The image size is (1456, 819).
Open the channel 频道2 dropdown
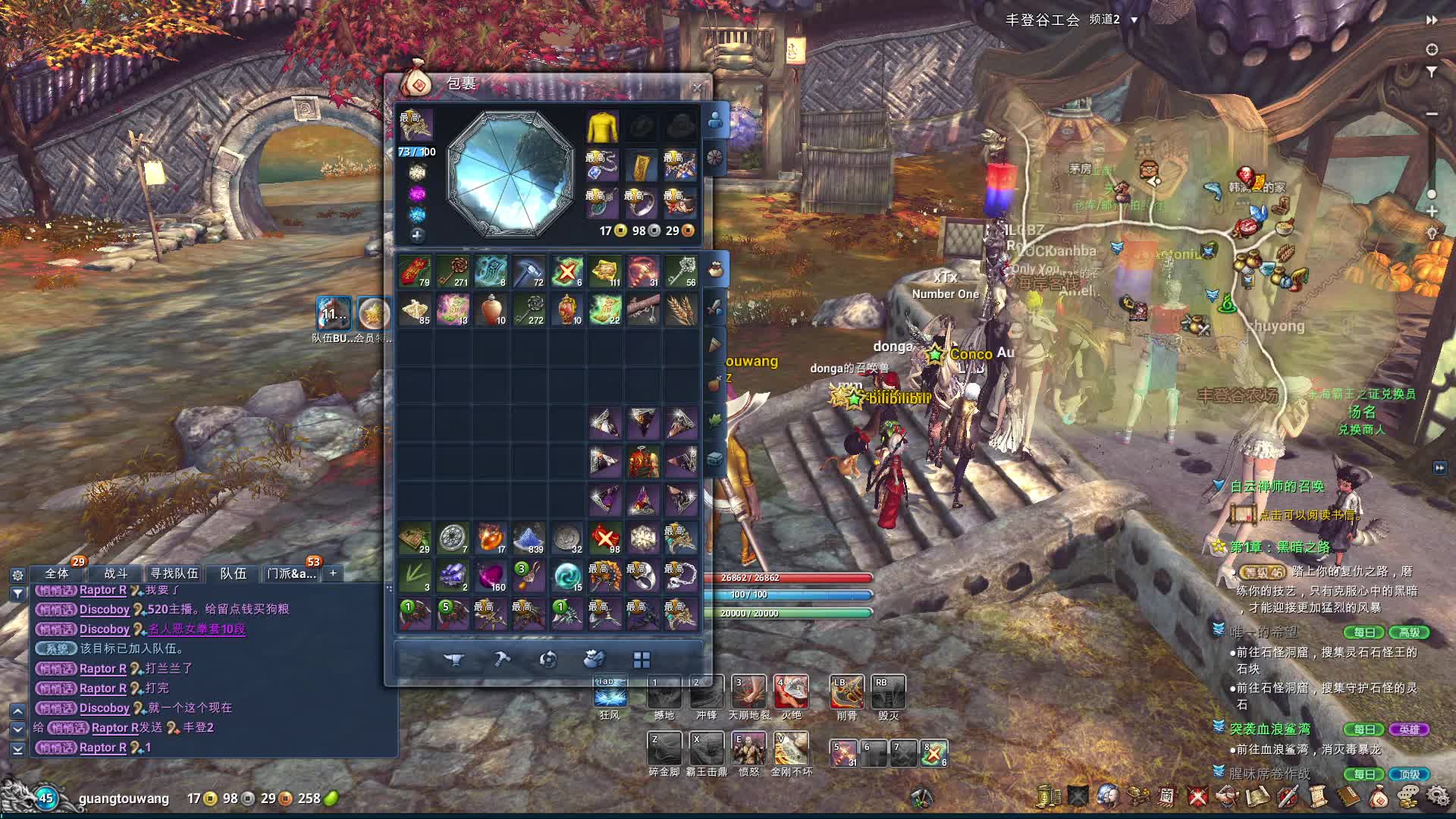point(1113,20)
